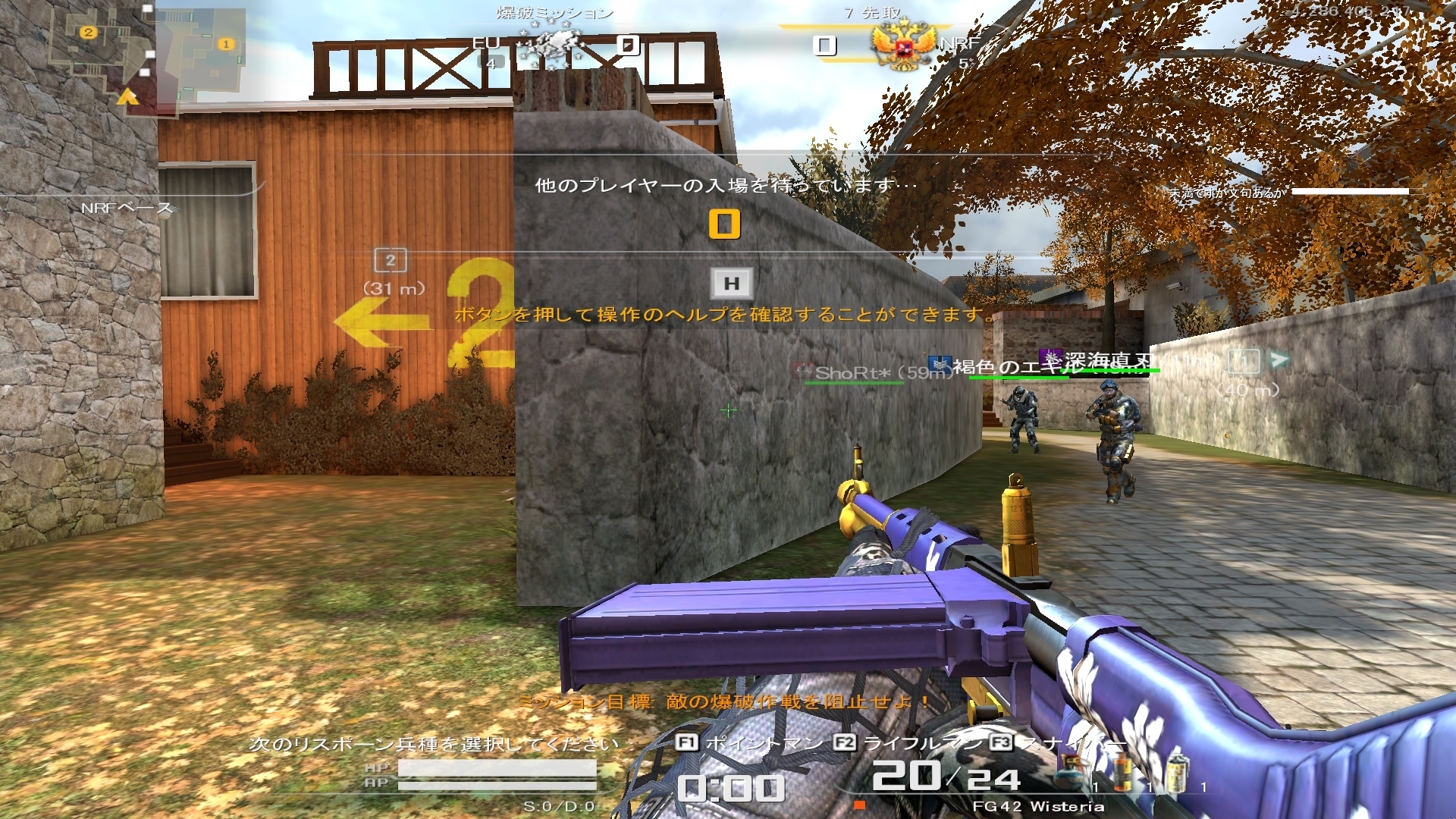Click the minimap's bomb site 1 marker

tap(225, 44)
